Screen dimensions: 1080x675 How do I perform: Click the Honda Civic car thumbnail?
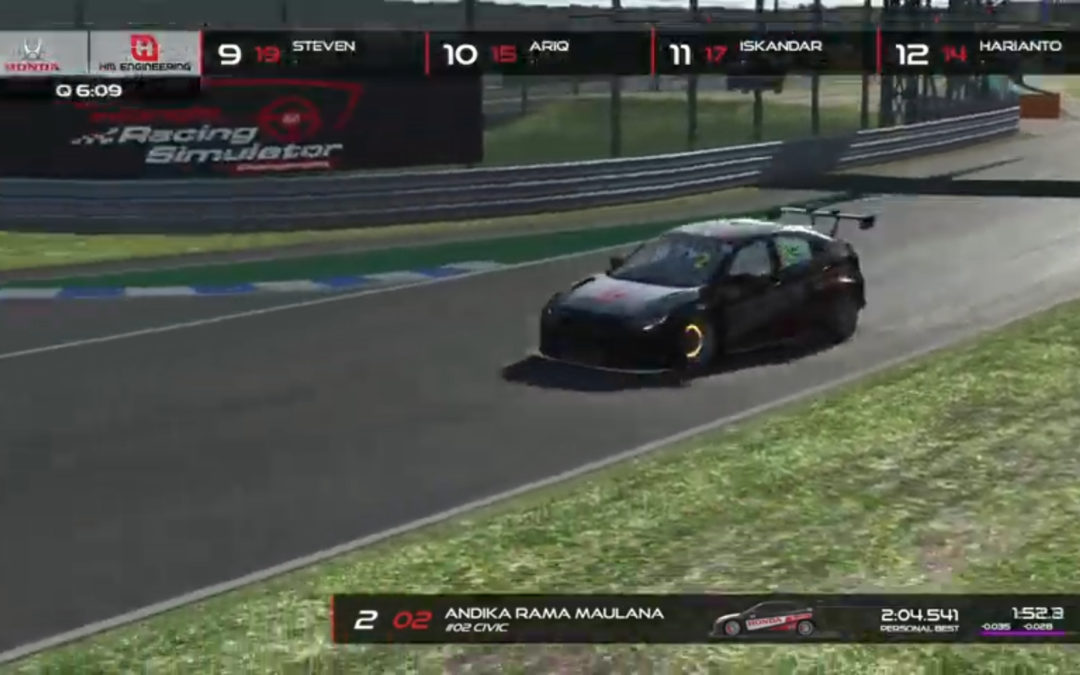click(763, 619)
